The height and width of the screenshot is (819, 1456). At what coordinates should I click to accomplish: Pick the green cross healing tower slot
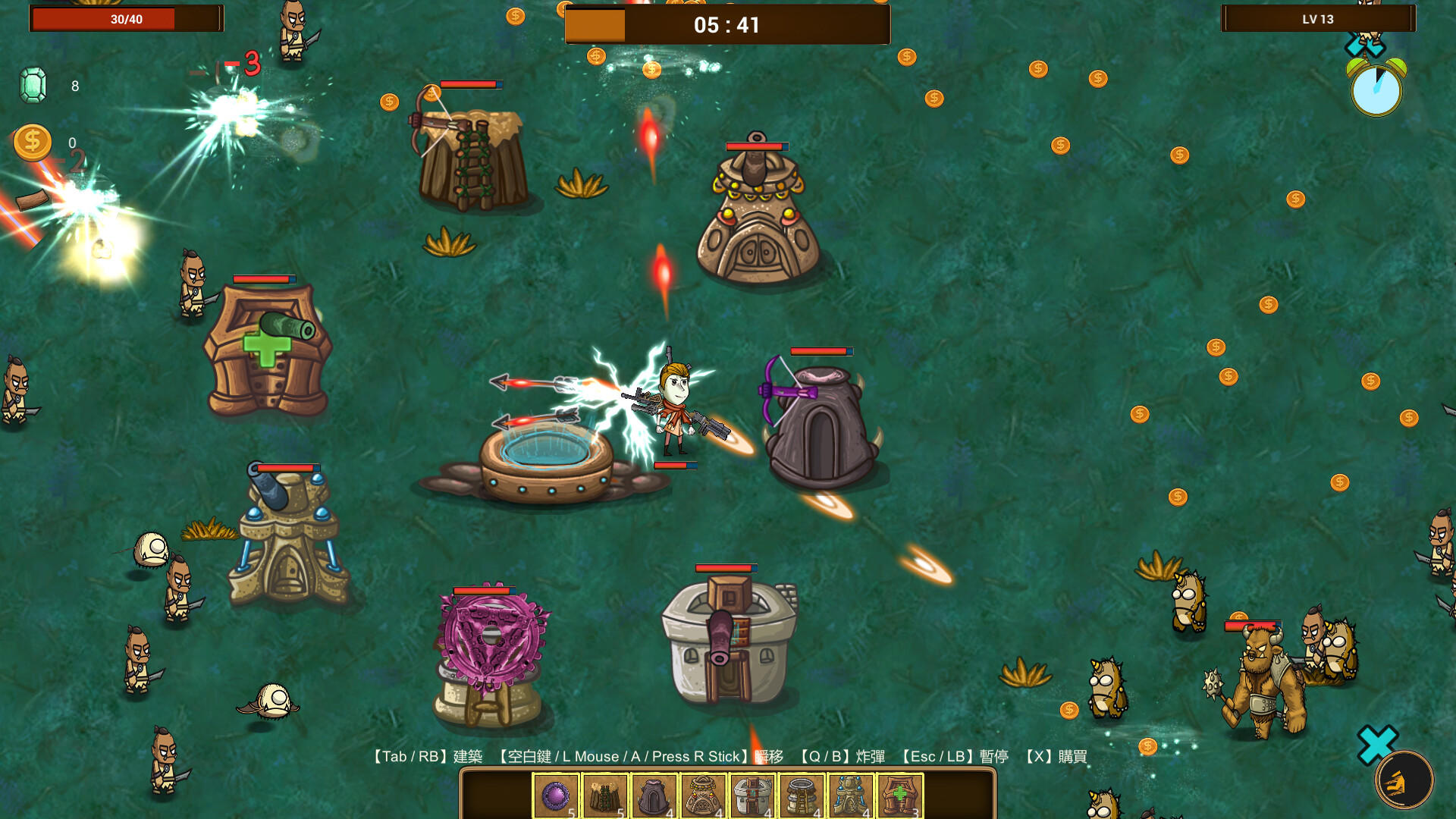tap(900, 795)
